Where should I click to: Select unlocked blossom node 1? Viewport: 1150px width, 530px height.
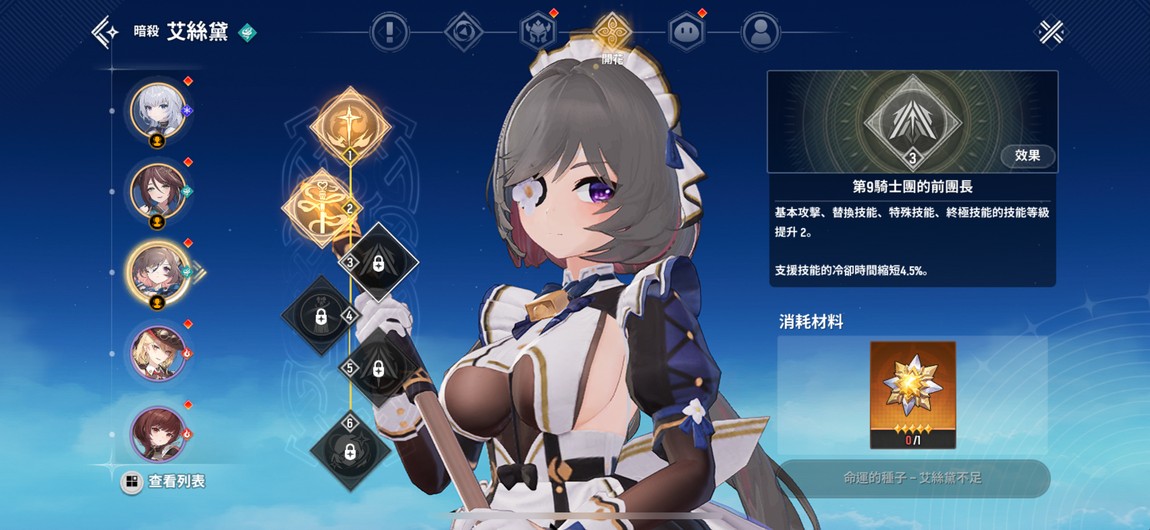(350, 127)
